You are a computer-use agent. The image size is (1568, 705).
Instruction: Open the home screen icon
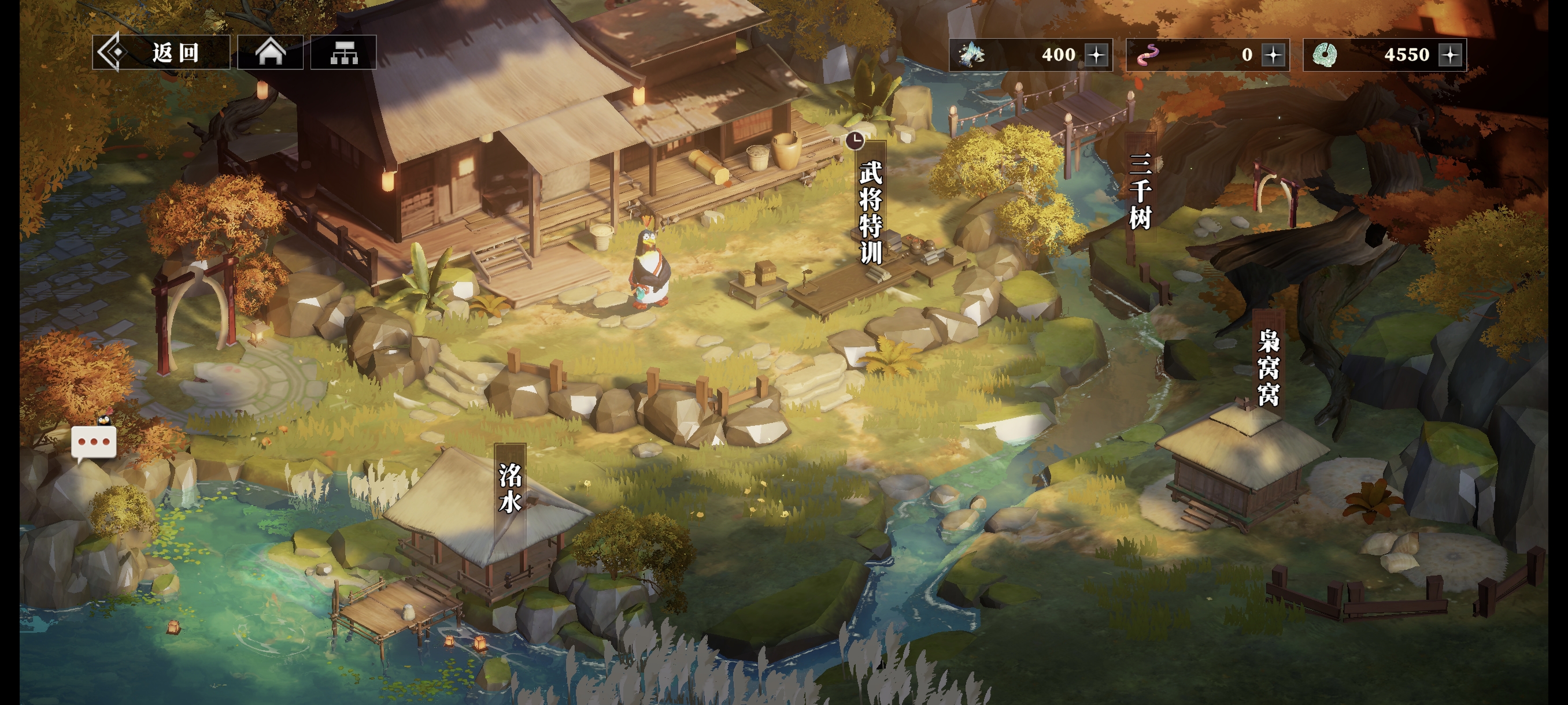pyautogui.click(x=270, y=53)
